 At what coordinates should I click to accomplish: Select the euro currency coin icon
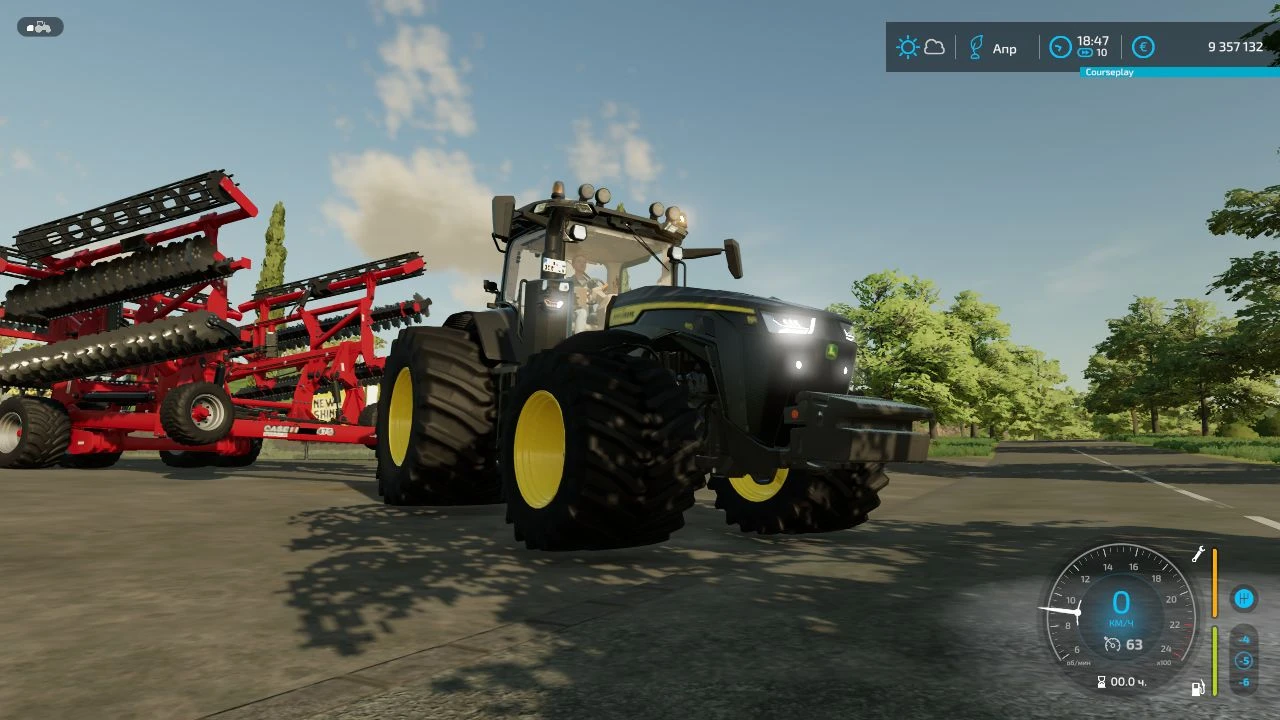tap(1143, 47)
